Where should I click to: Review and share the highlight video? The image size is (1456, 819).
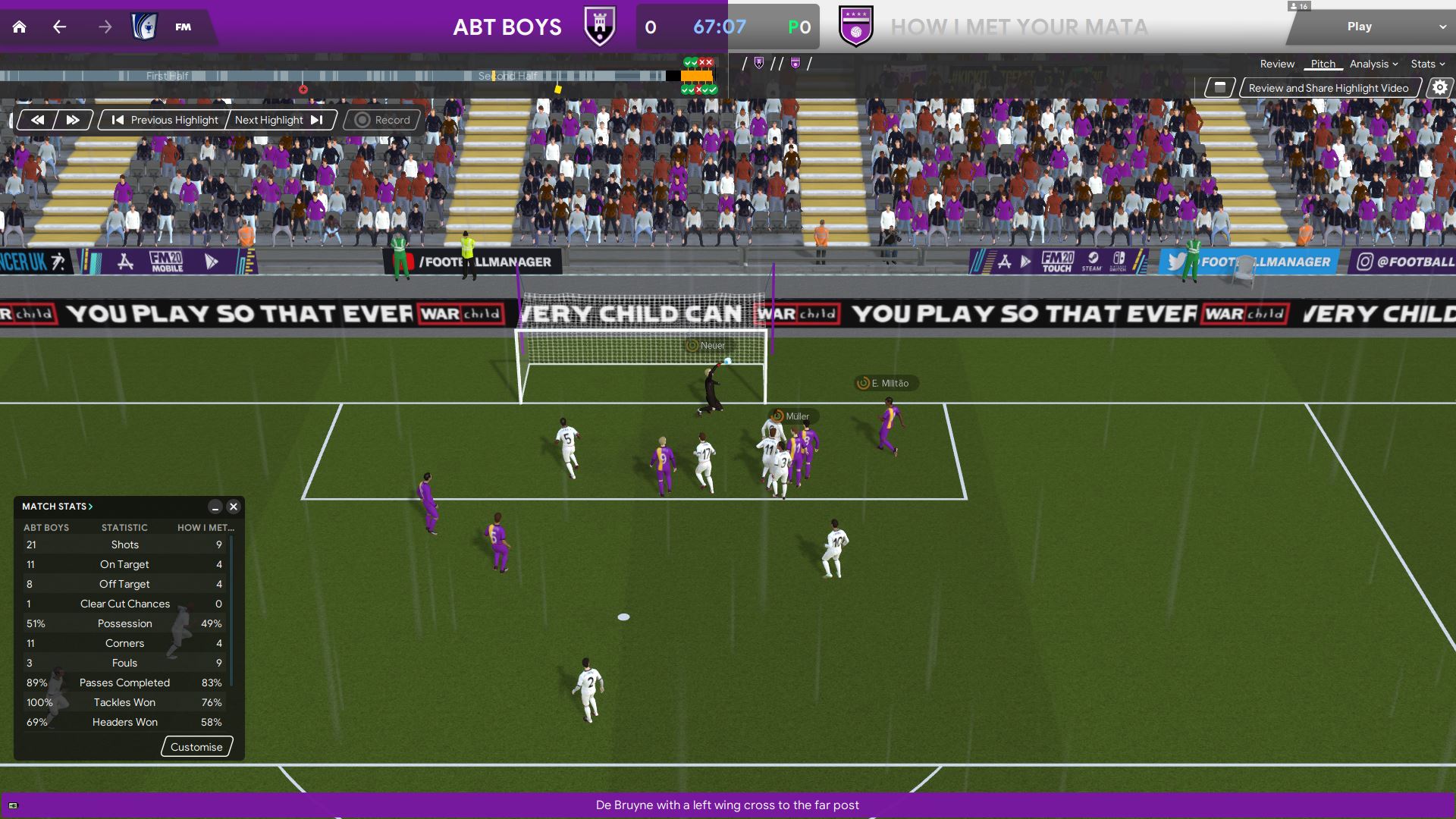pyautogui.click(x=1328, y=88)
